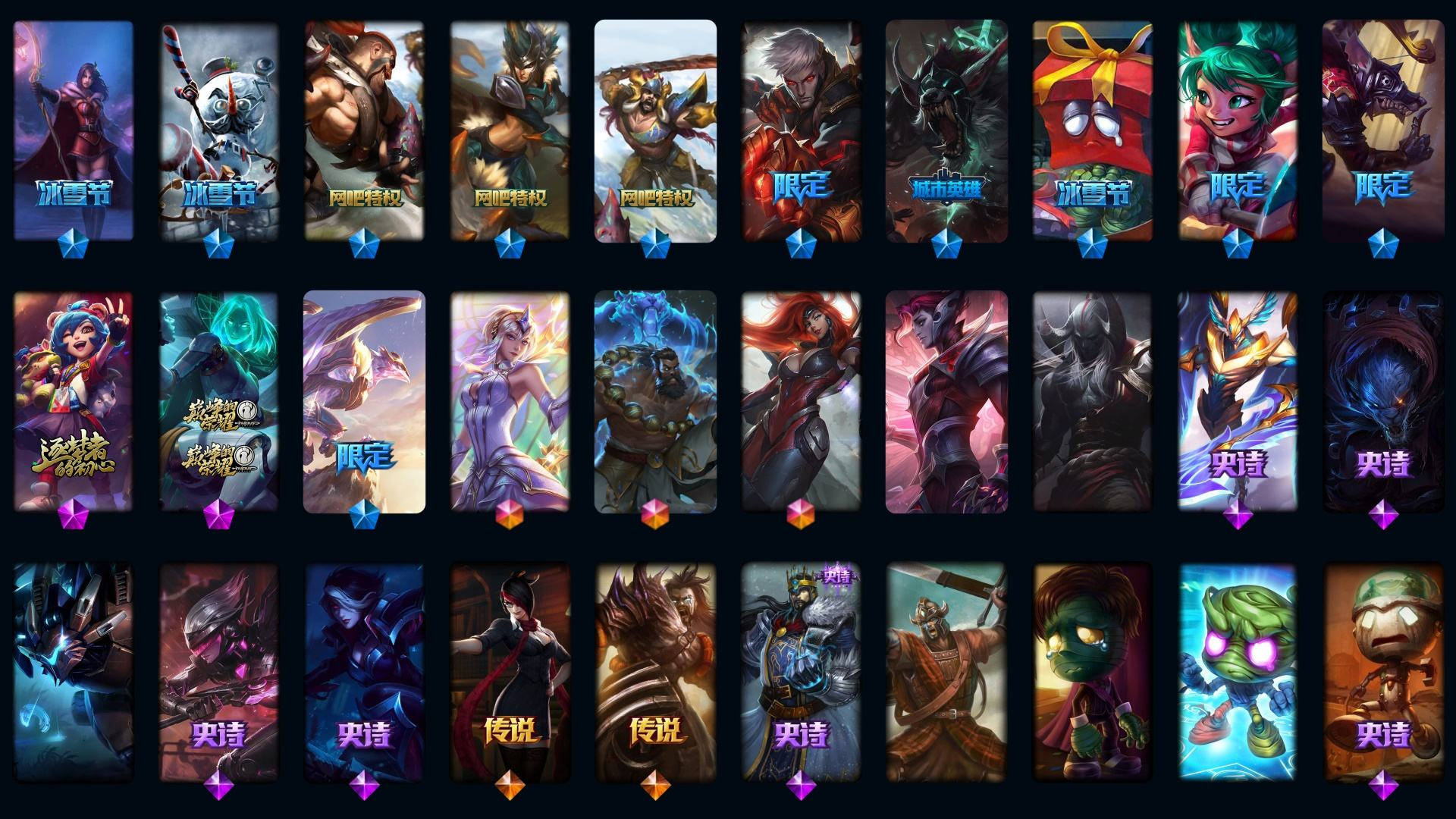The height and width of the screenshot is (819, 1456).
Task: Select the green ghost woman card
Action: point(219,402)
